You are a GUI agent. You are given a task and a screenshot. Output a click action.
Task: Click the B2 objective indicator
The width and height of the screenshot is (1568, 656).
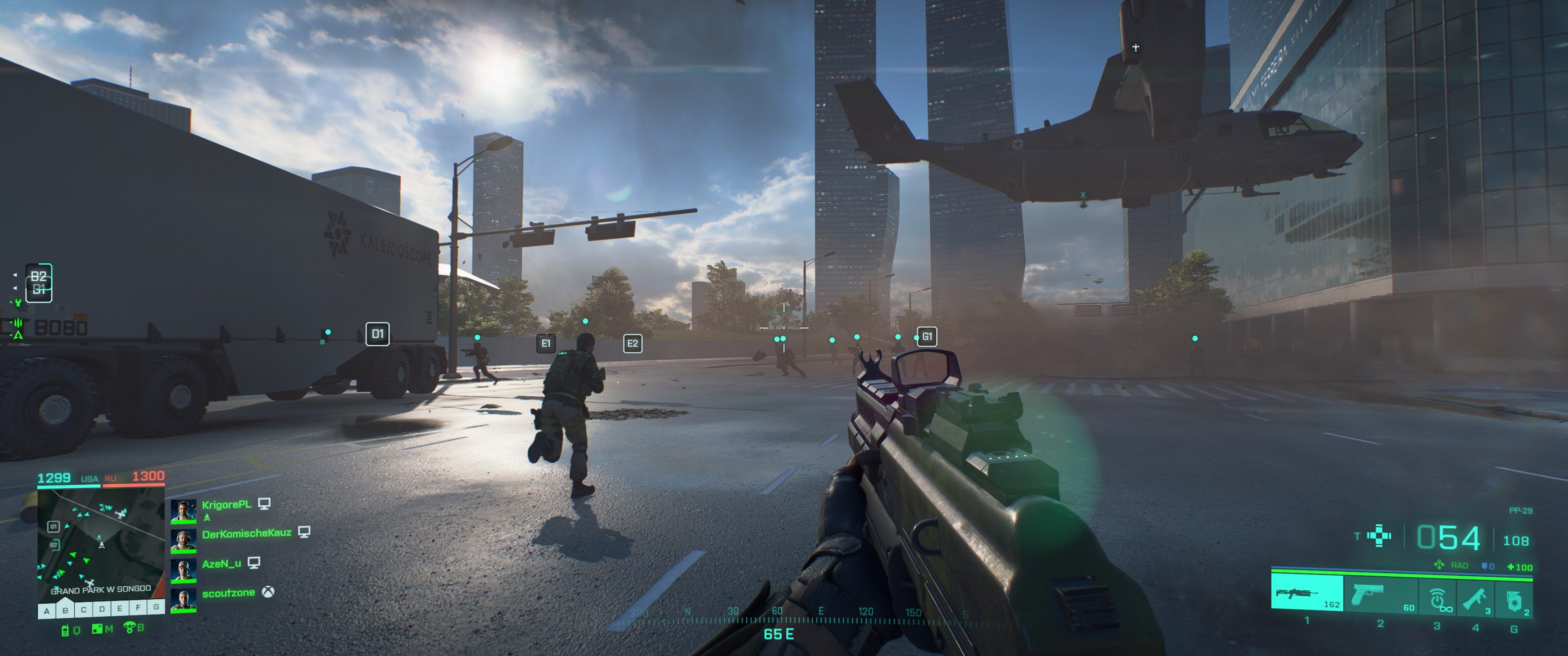pos(38,276)
